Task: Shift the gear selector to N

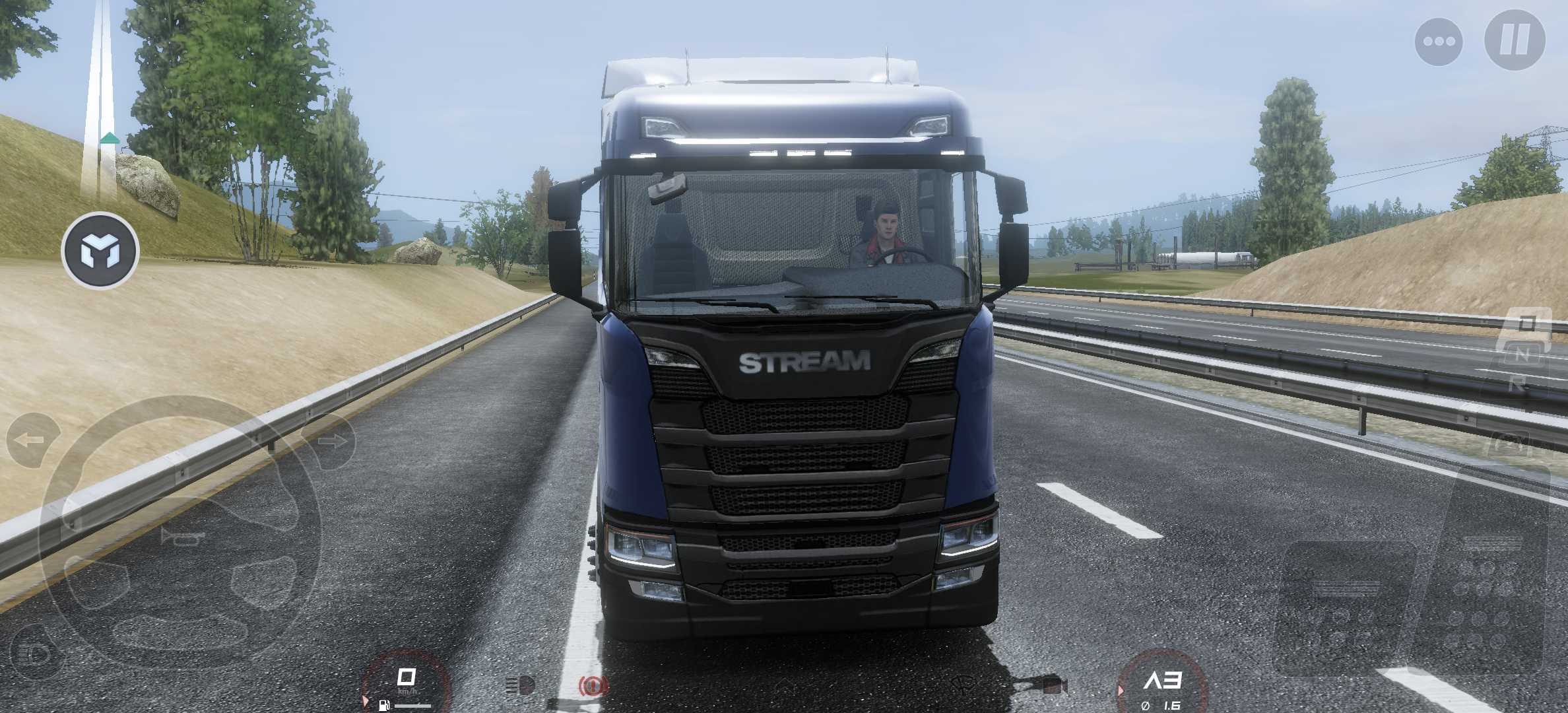Action: pyautogui.click(x=1522, y=355)
